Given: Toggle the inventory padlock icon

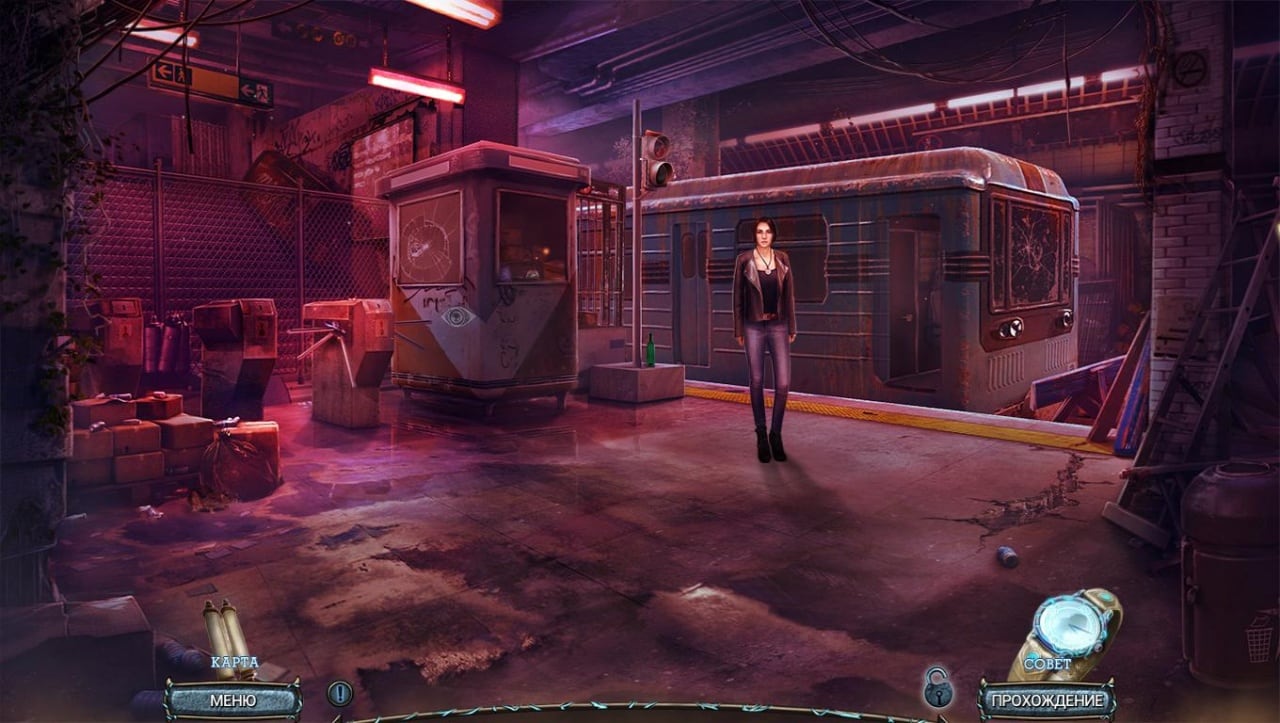Looking at the screenshot, I should (x=938, y=688).
